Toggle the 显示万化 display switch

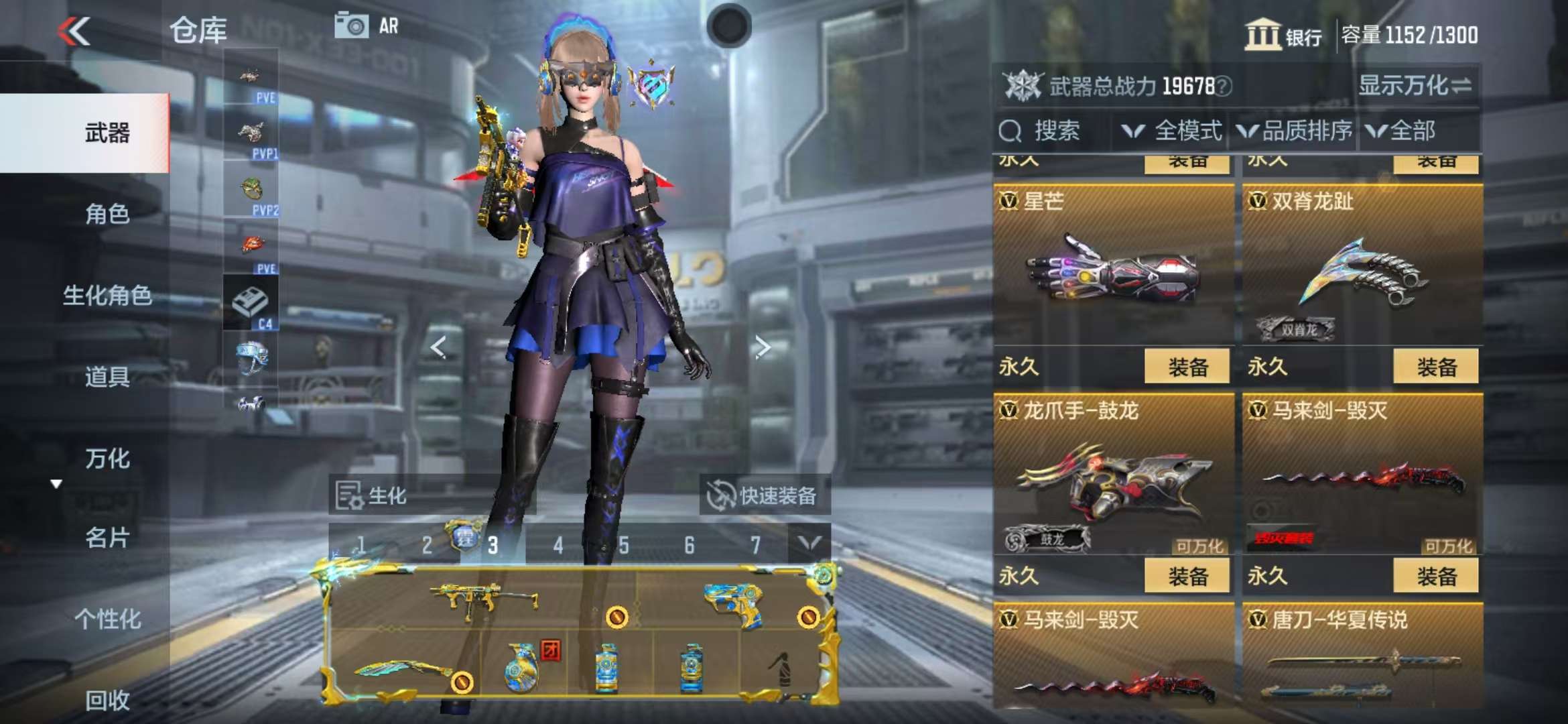(x=1415, y=86)
